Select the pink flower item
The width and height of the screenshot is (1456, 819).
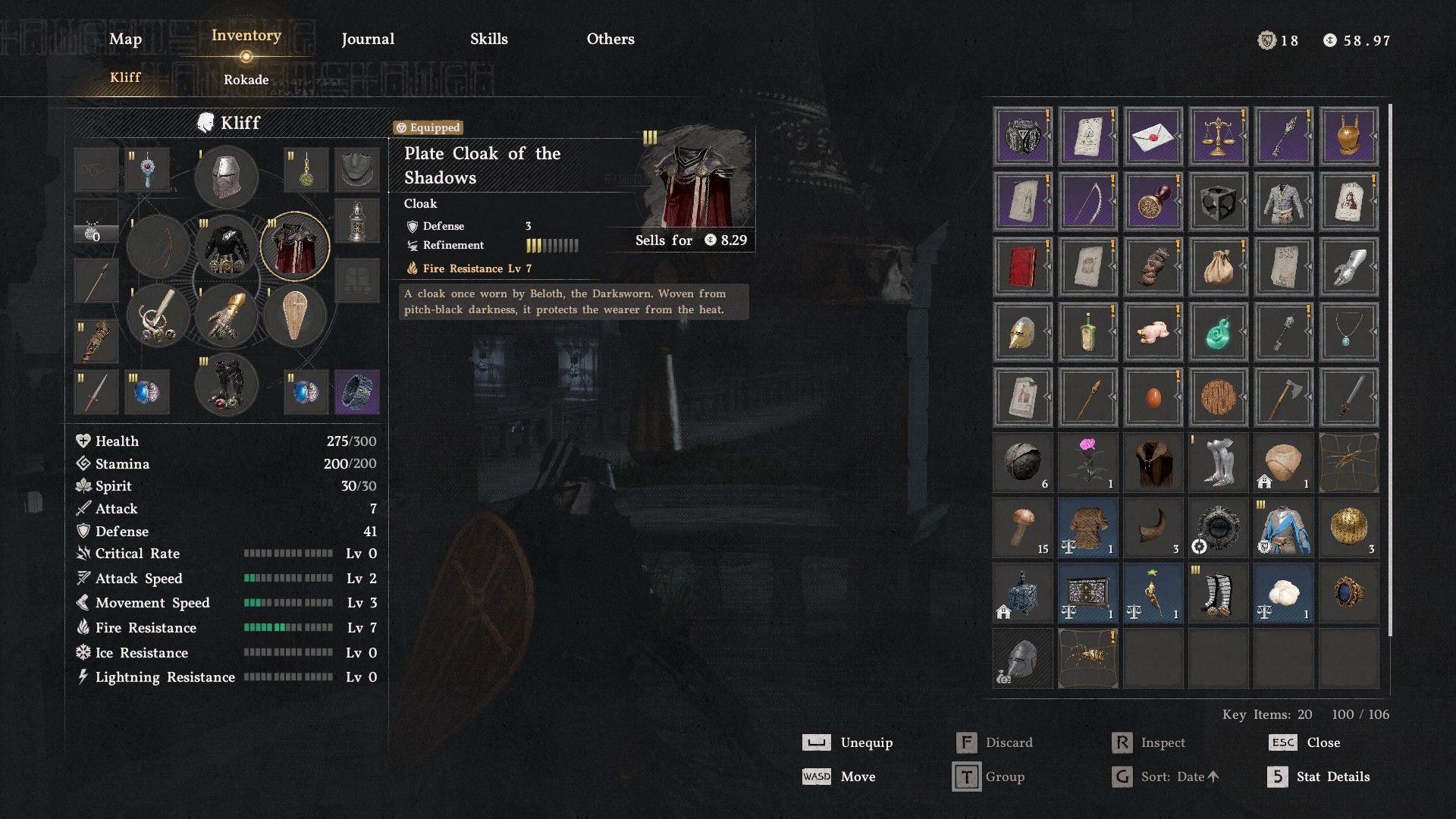point(1087,462)
